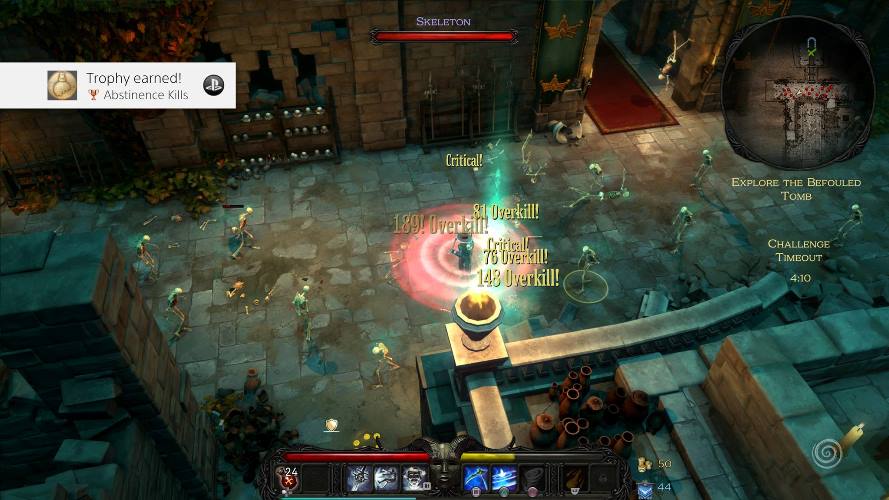Viewport: 889px width, 500px height.
Task: Activate the gauntlet fist skill icon
Action: pyautogui.click(x=360, y=478)
